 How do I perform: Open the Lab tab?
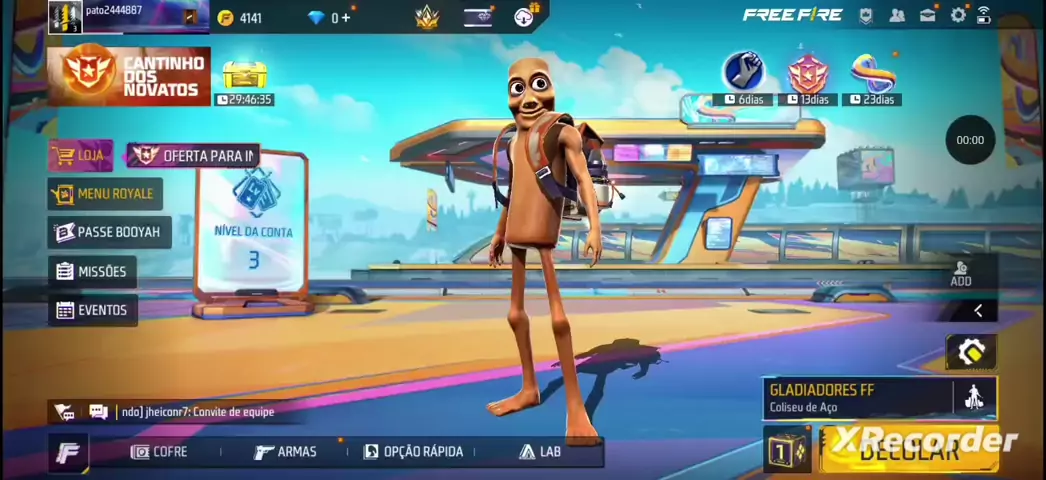tap(540, 452)
